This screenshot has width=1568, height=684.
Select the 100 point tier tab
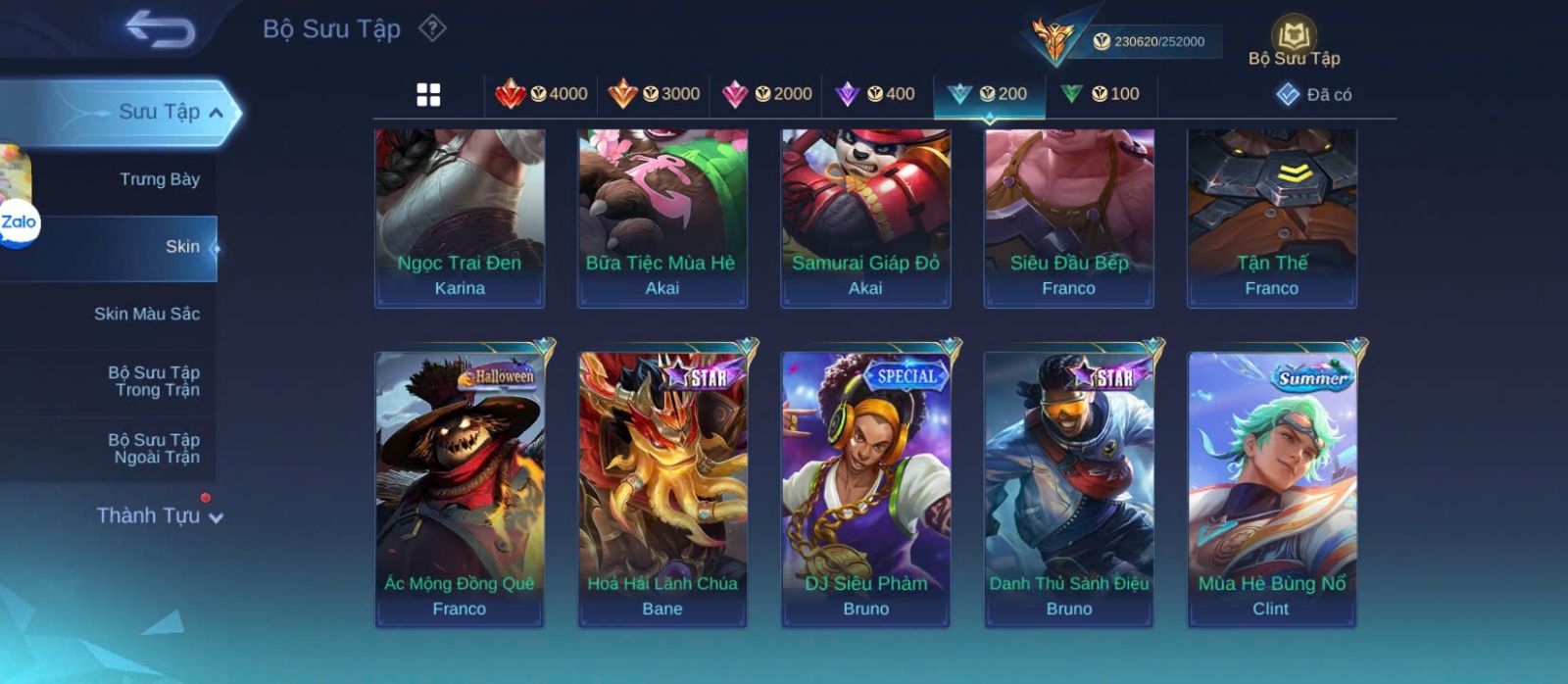1101,94
